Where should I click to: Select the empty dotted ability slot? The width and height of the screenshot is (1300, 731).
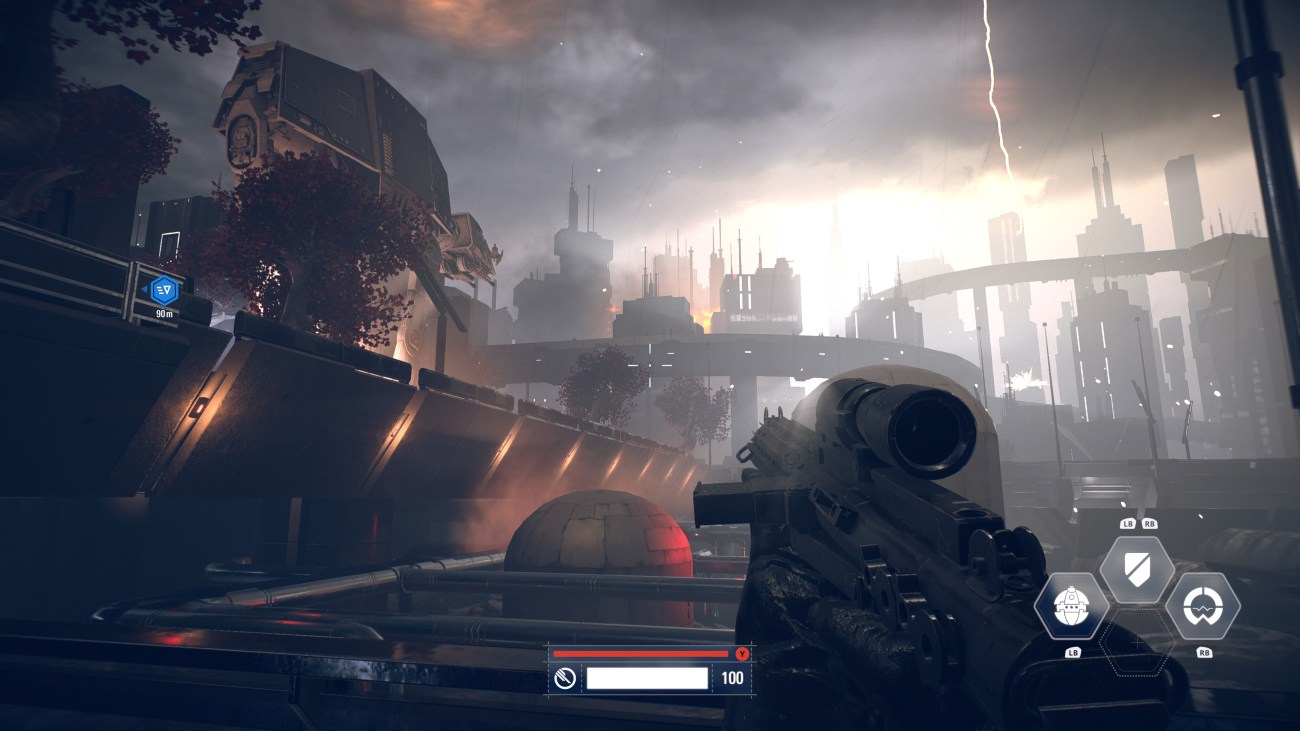point(1137,643)
